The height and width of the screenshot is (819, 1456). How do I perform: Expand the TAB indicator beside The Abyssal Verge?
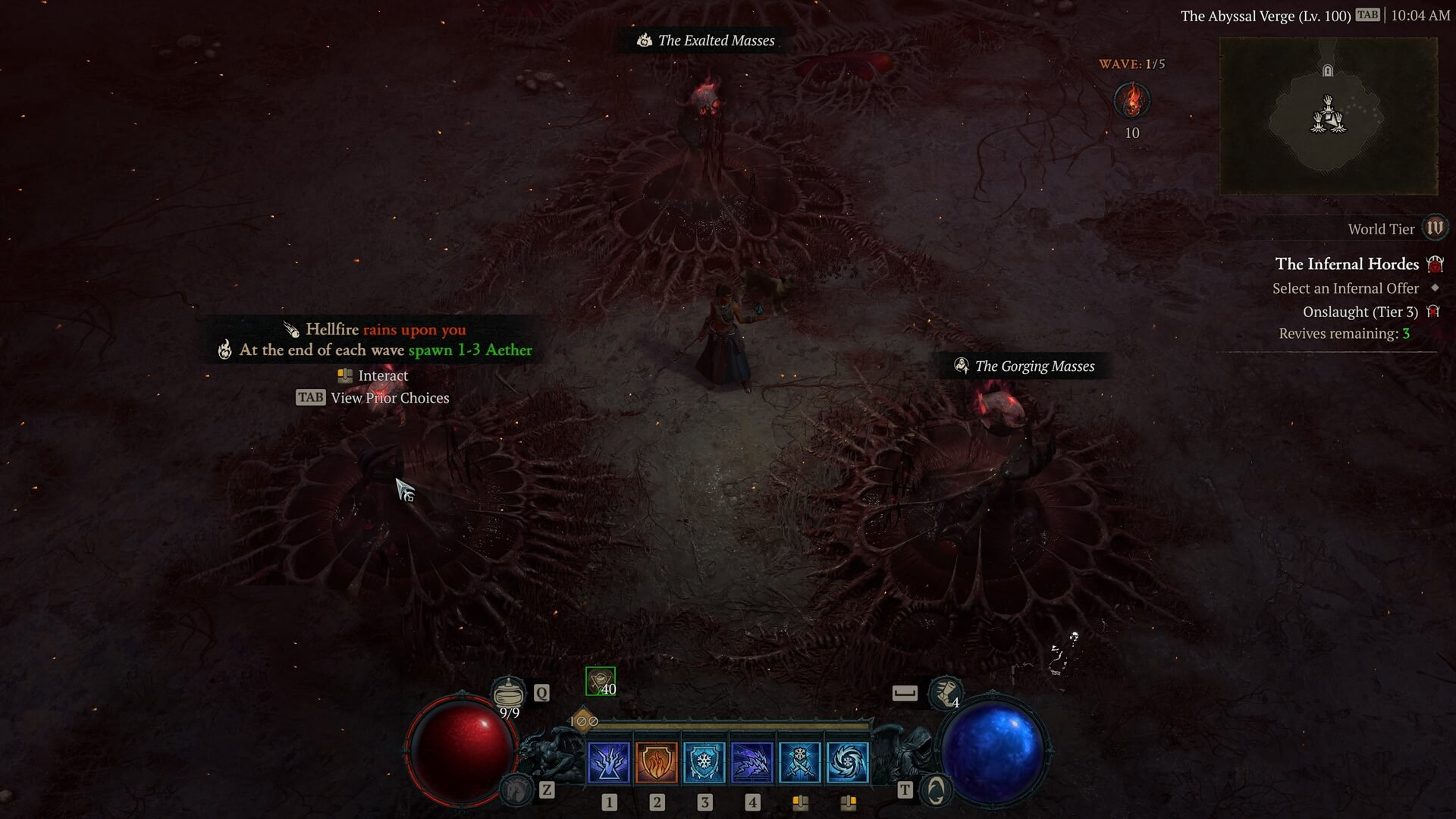point(1366,14)
